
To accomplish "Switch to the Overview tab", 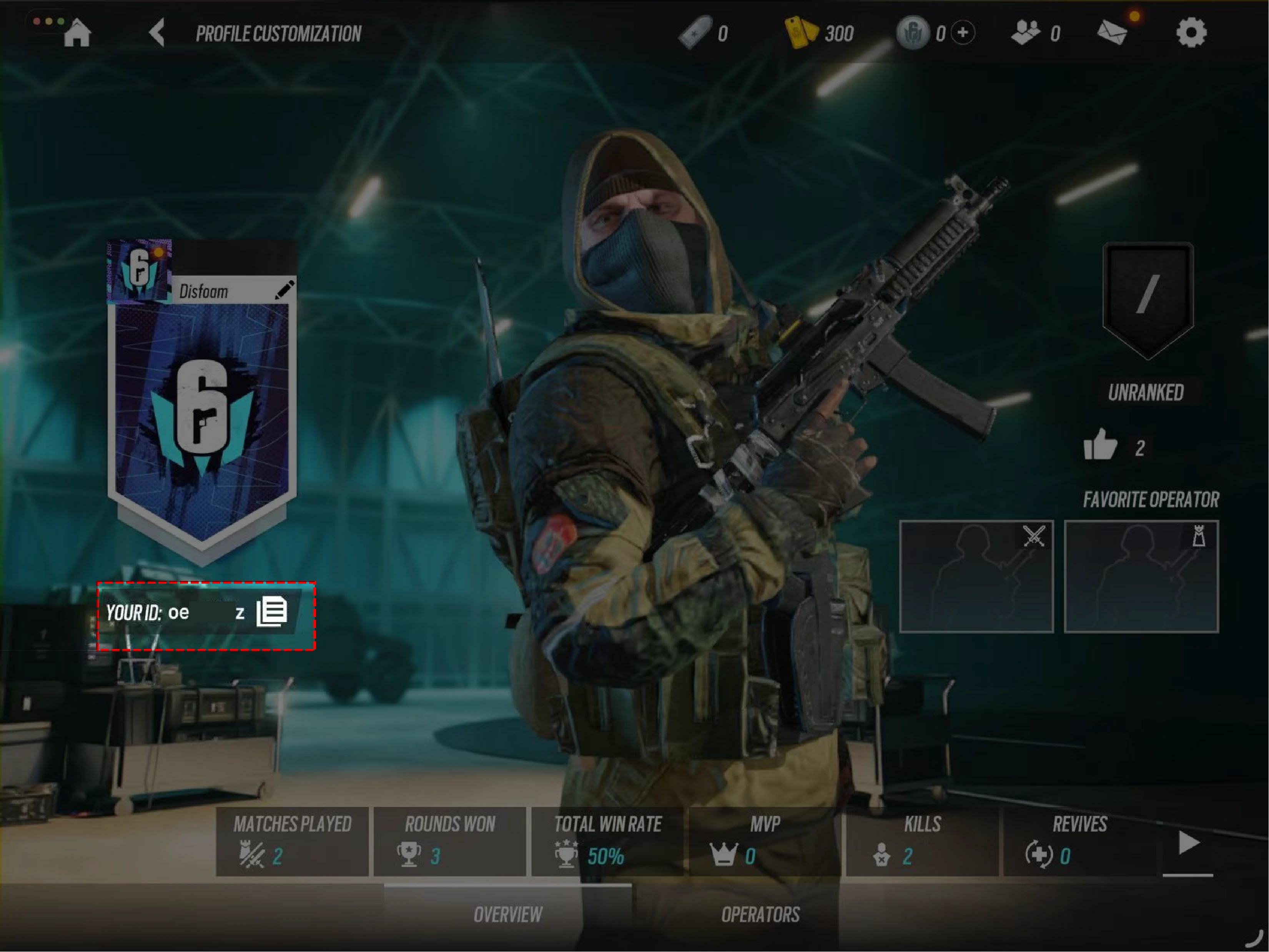I will tap(508, 915).
